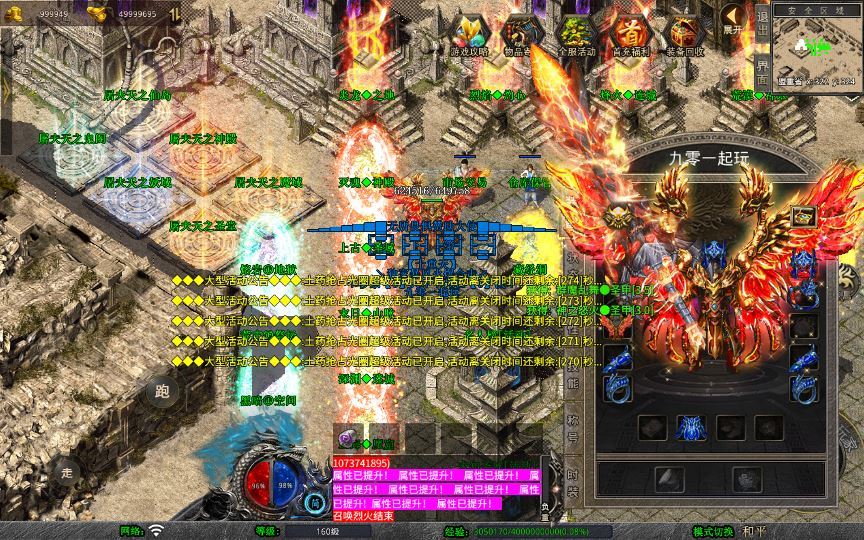This screenshot has width=864, height=540.
Task: Open the 装备回收 equipment recycle chest
Action: pos(685,33)
